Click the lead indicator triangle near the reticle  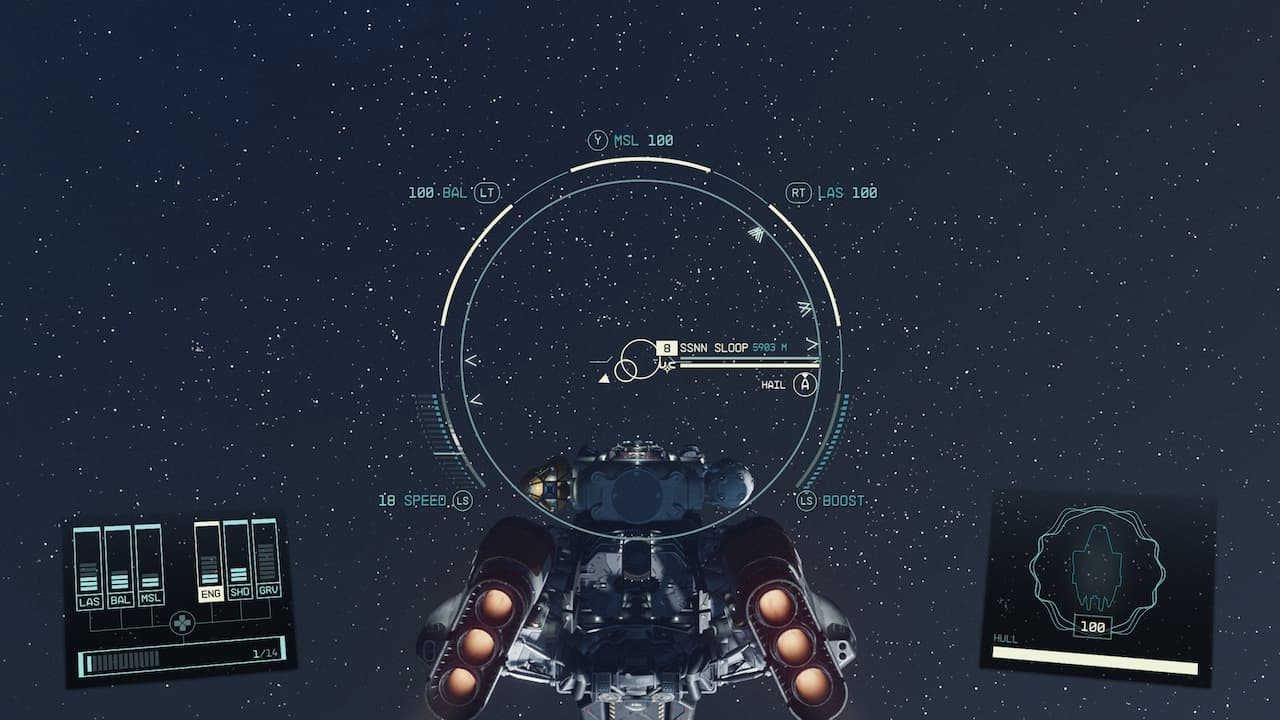[605, 379]
